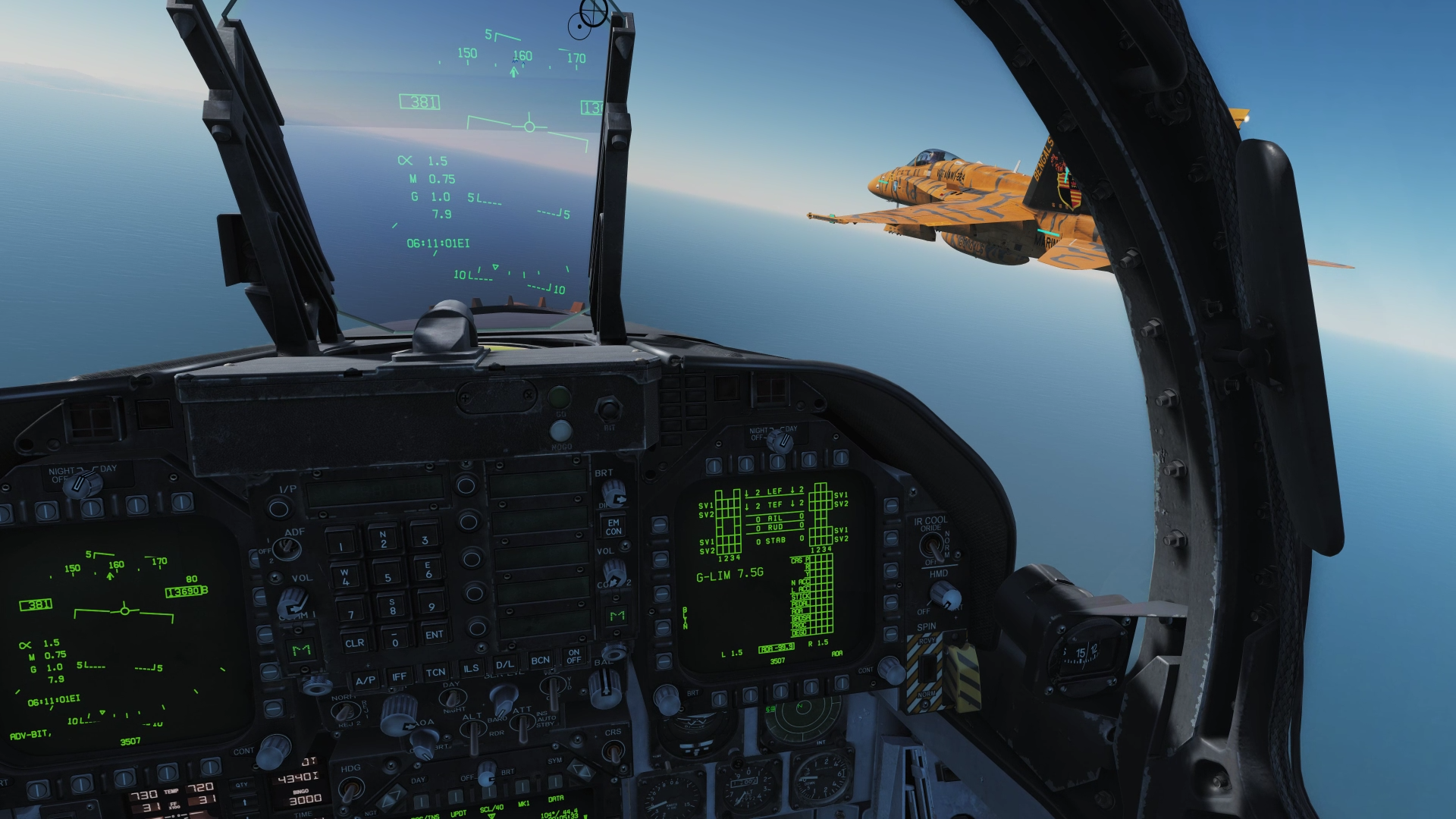Hit the ENT key on the keypad
Screen dimensions: 1456x819
click(434, 635)
